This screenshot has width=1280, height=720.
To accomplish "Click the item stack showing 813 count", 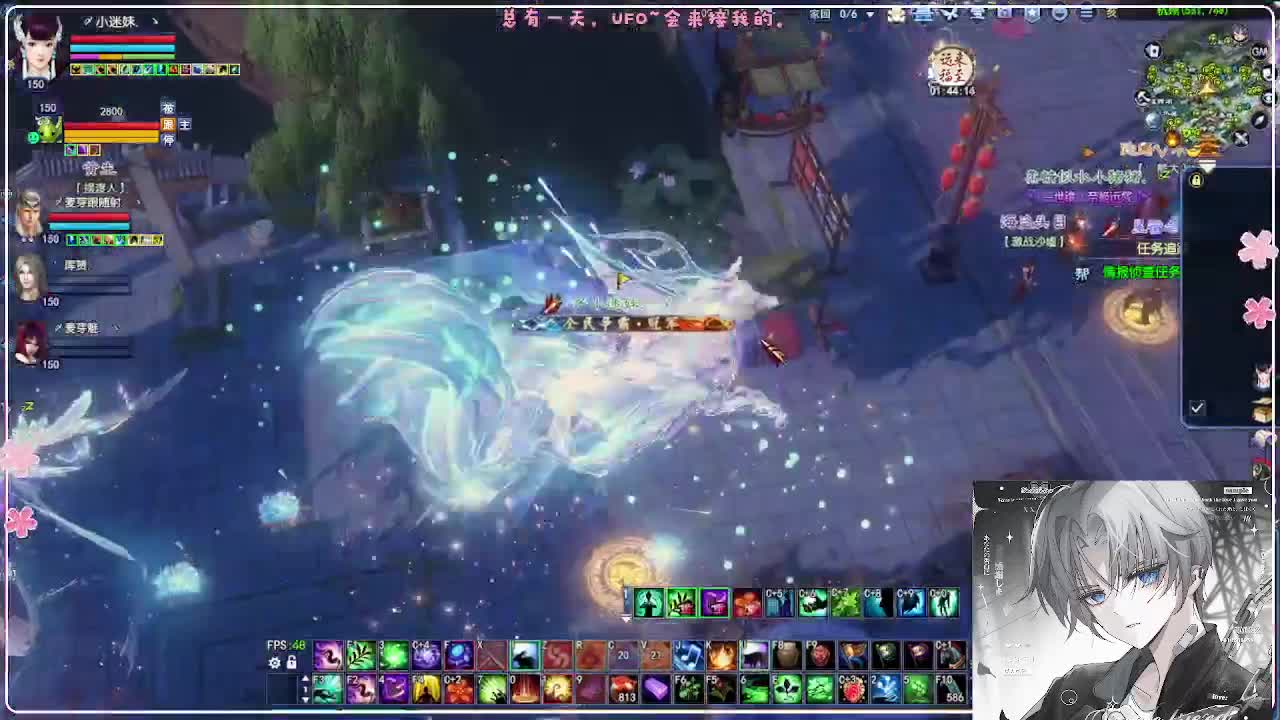I will point(623,689).
